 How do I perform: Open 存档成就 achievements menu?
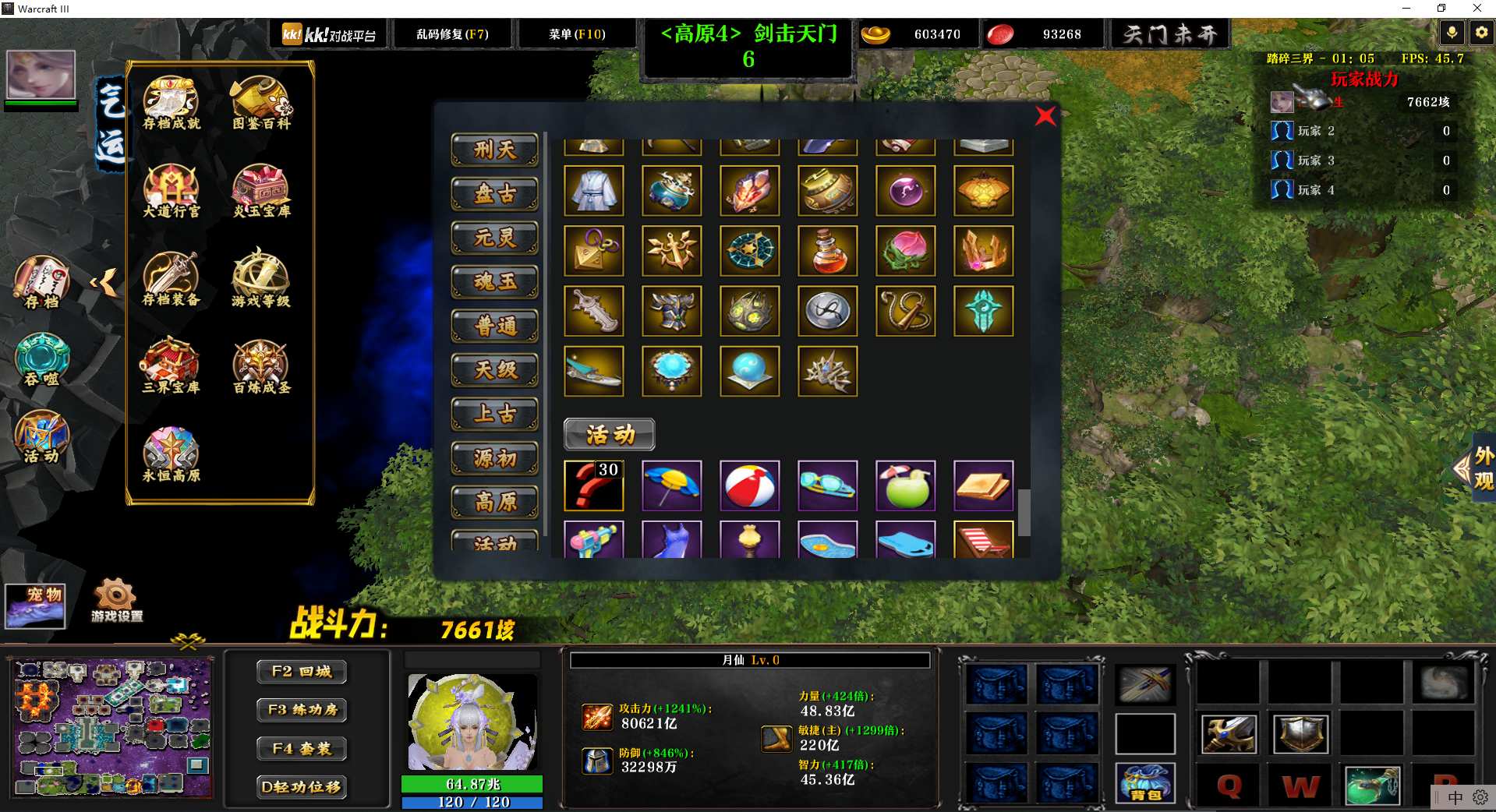[172, 103]
